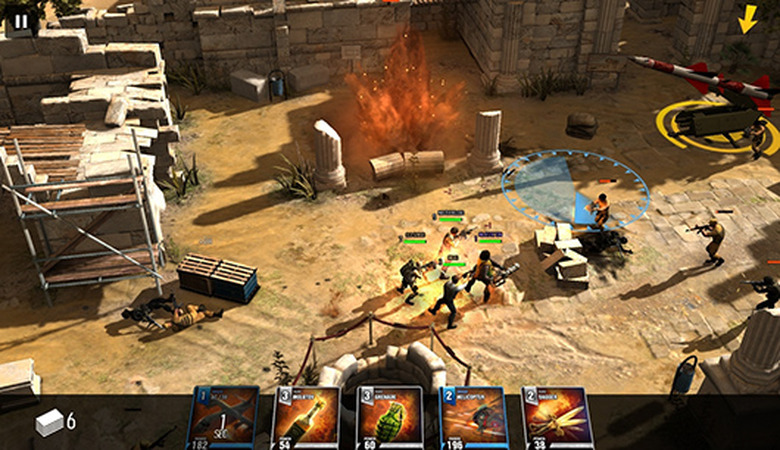The image size is (780, 450).
Task: Select the drone card on cooldown
Action: click(x=222, y=418)
